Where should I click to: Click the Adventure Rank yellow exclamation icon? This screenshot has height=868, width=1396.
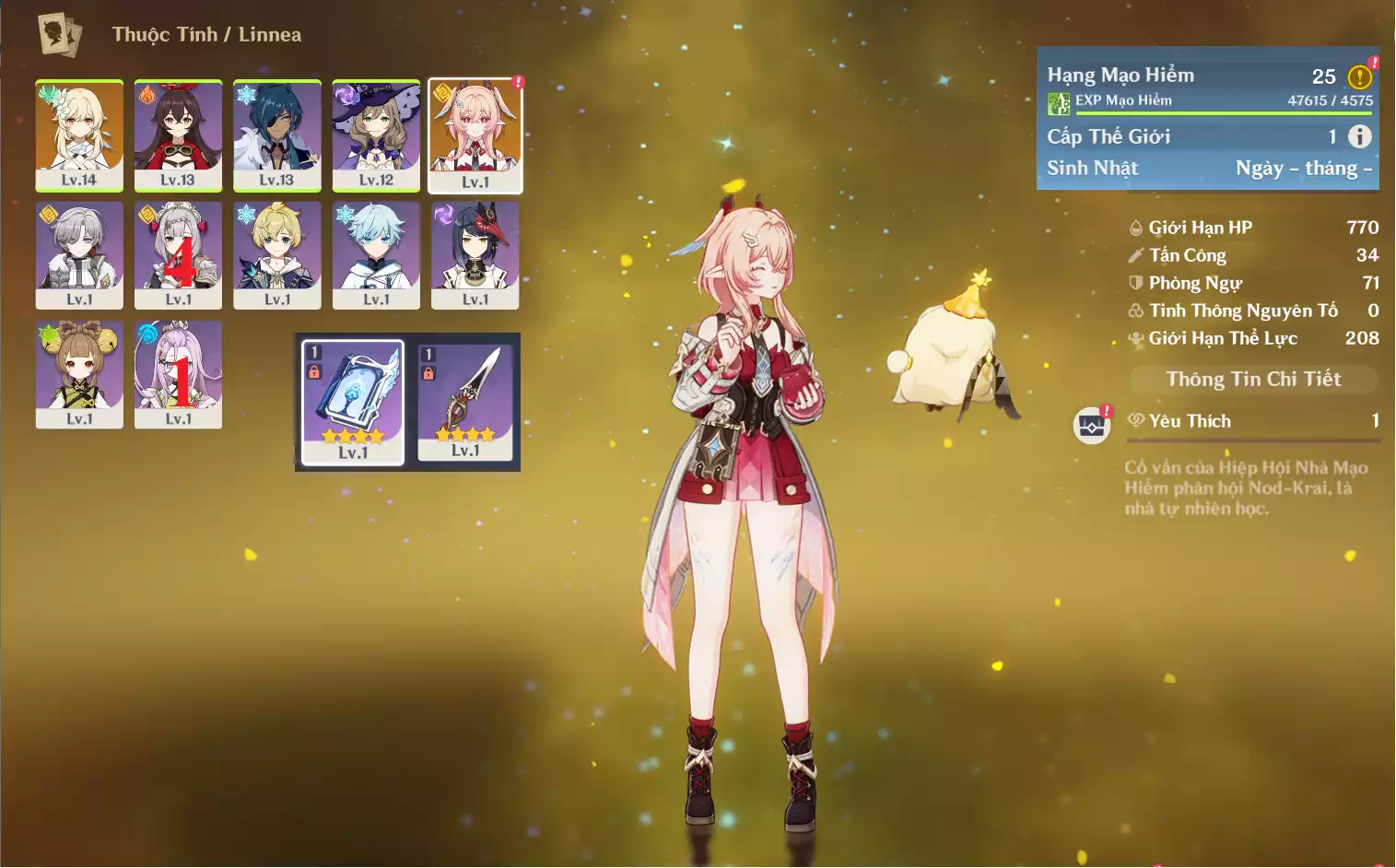(x=1359, y=77)
